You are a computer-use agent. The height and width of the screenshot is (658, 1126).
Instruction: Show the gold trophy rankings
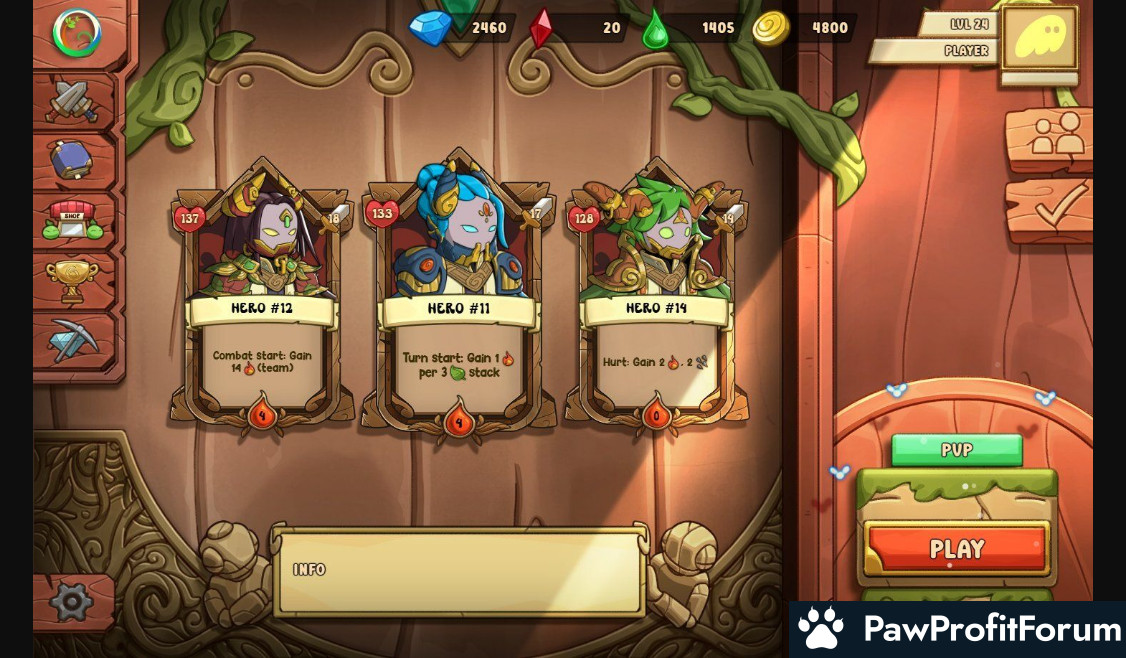(73, 280)
